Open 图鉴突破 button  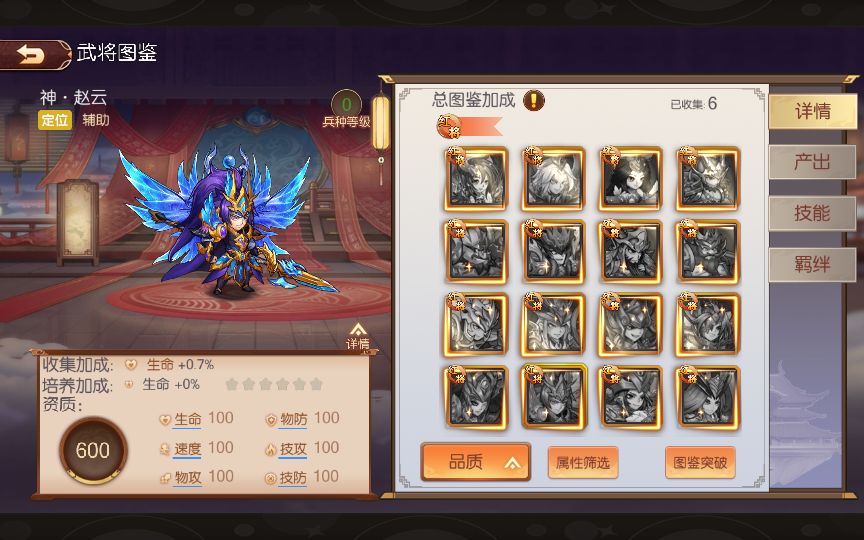(700, 462)
